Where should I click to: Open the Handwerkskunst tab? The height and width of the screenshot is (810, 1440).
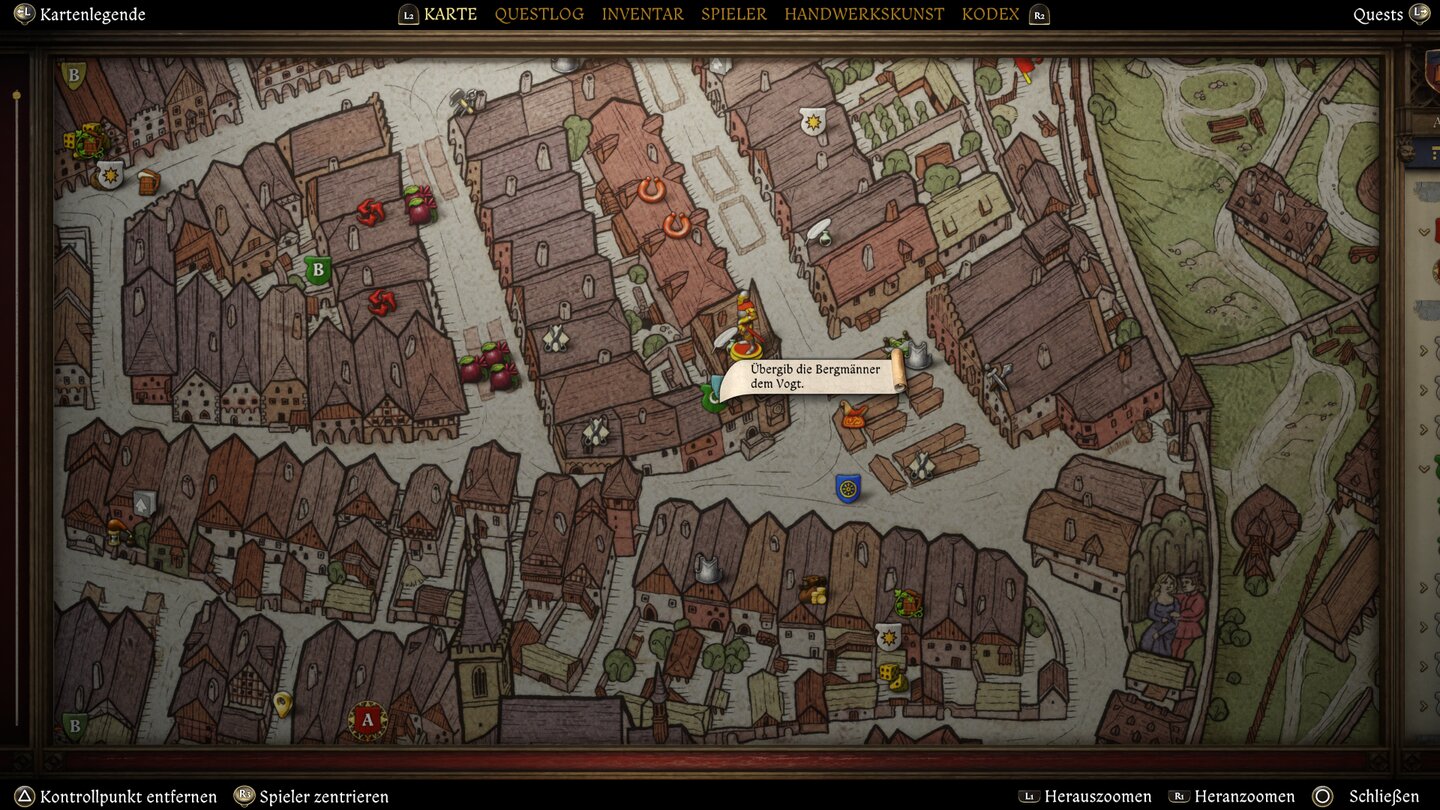coord(864,14)
